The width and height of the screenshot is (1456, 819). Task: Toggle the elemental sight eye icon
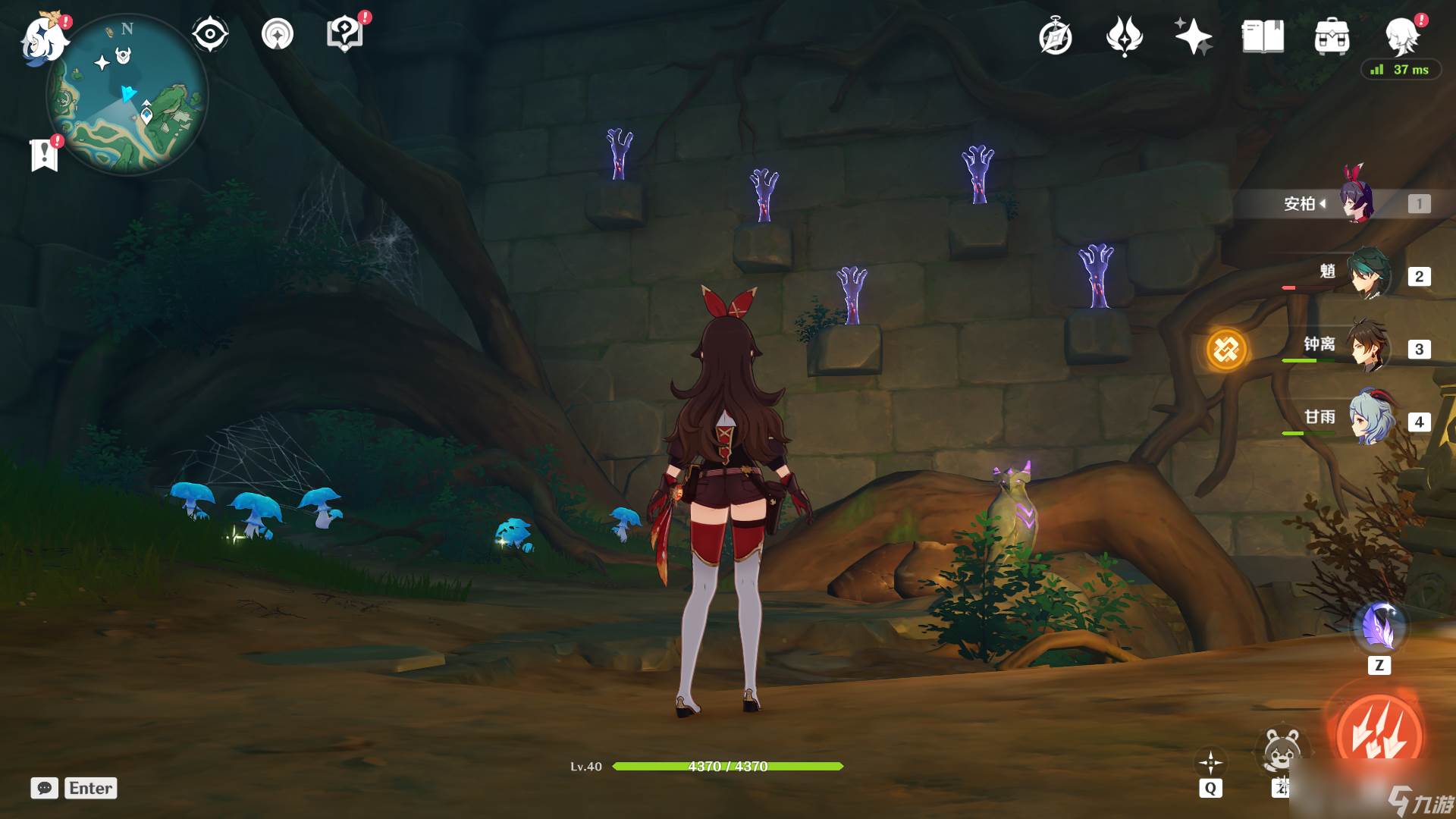(x=210, y=34)
